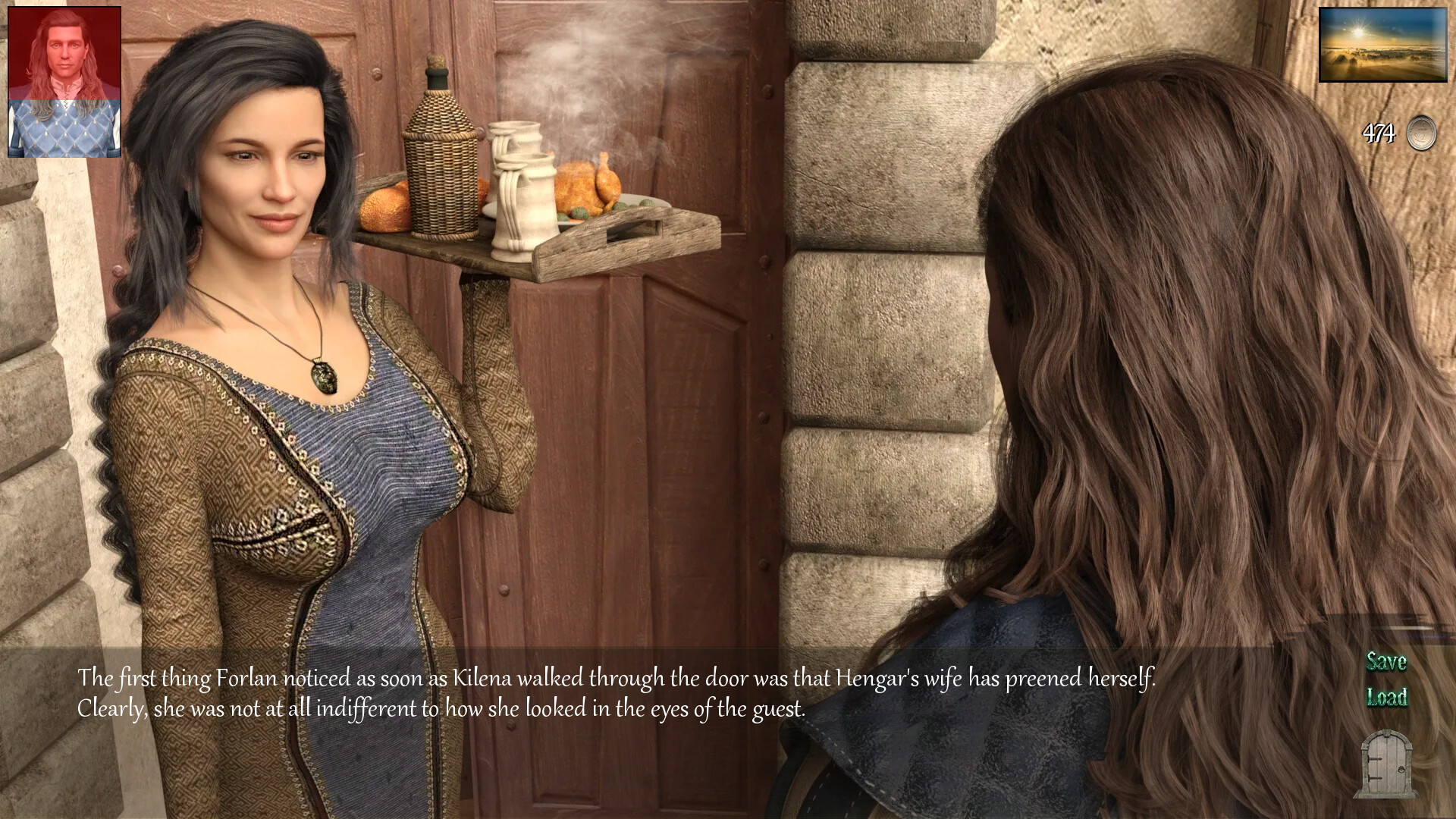Open the red-haired character portrait
Image resolution: width=1456 pixels, height=819 pixels.
[64, 82]
